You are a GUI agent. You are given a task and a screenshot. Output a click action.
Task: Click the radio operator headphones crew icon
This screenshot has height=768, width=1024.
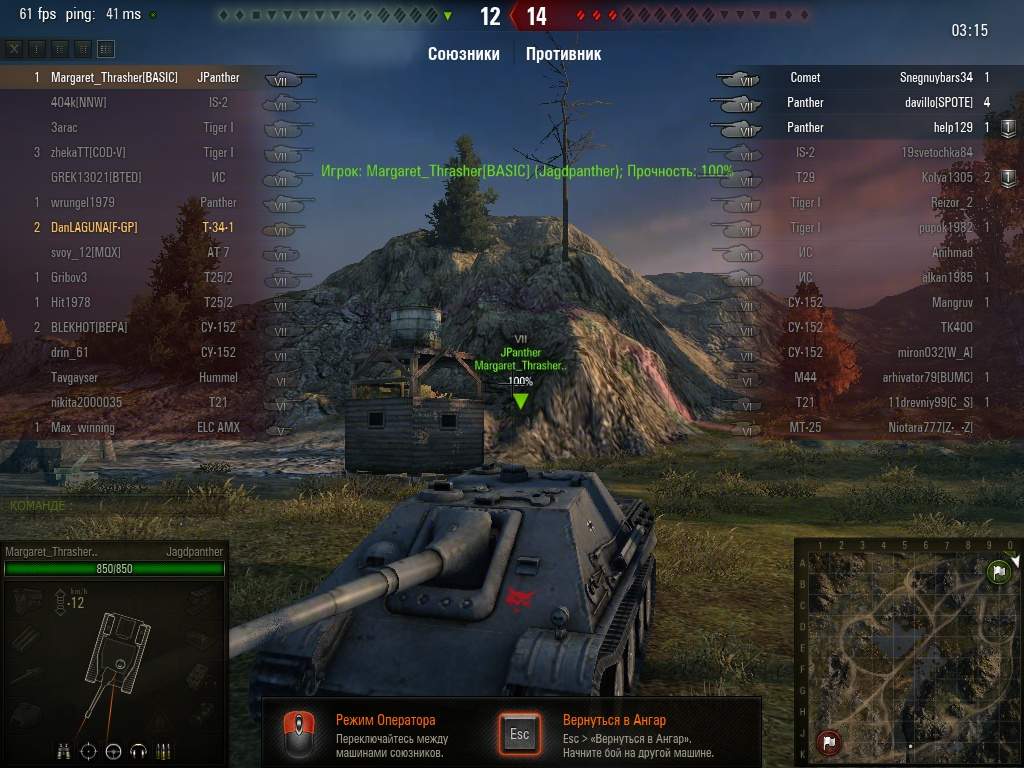pos(138,750)
